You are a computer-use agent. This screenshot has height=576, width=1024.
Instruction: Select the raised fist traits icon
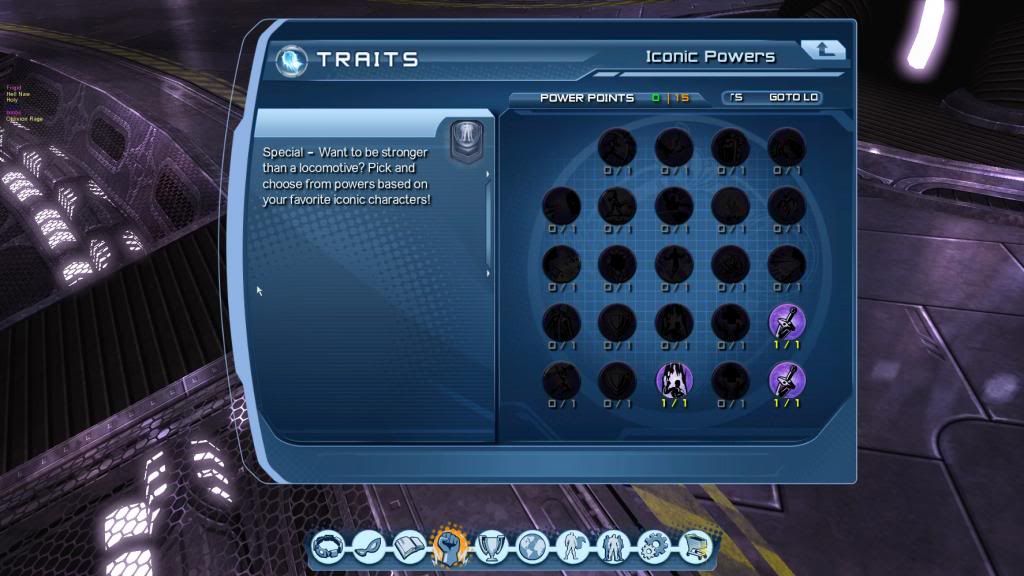pyautogui.click(x=449, y=545)
